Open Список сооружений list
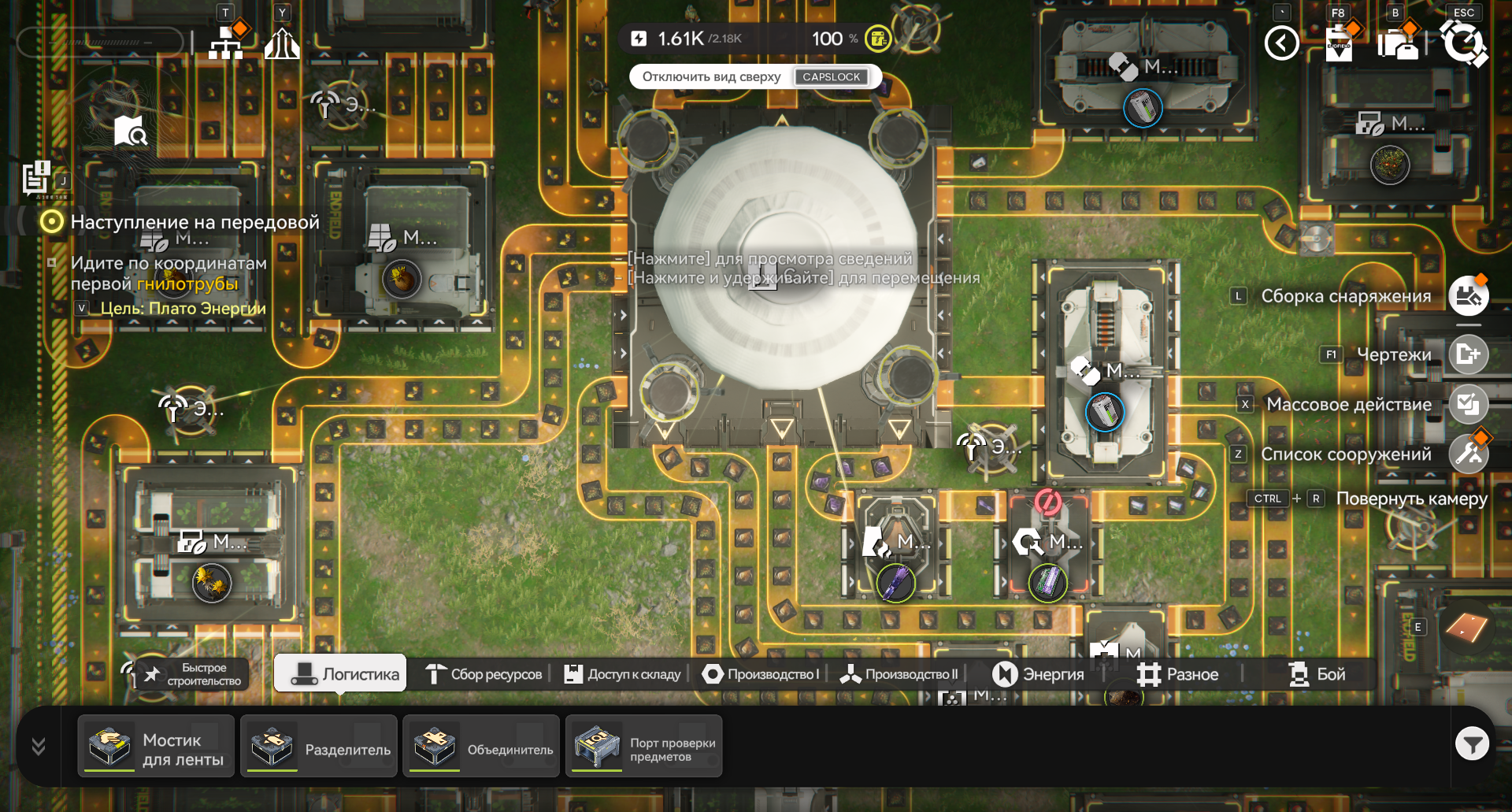 [x=1468, y=454]
